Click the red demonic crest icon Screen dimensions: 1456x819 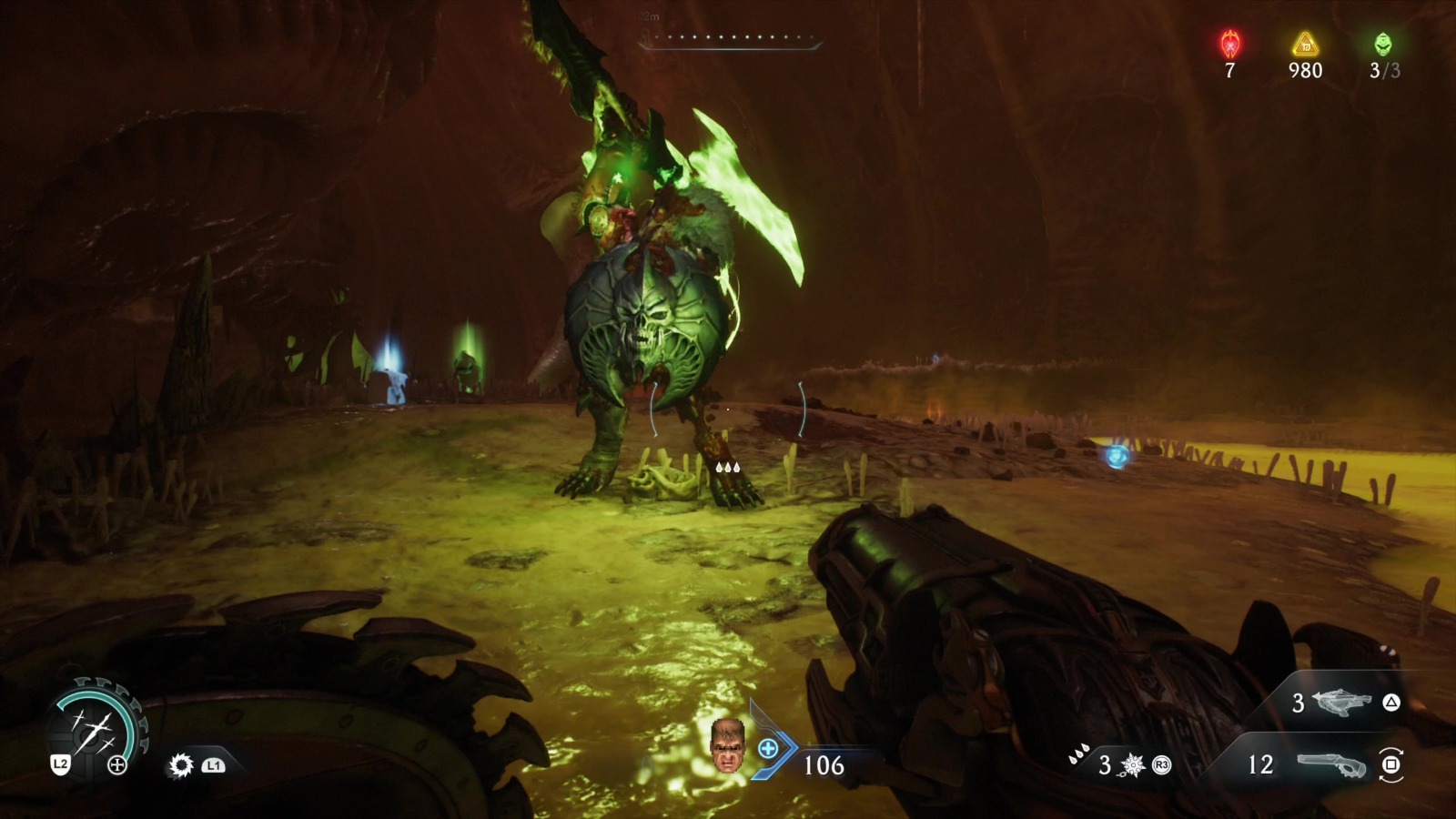pyautogui.click(x=1230, y=44)
